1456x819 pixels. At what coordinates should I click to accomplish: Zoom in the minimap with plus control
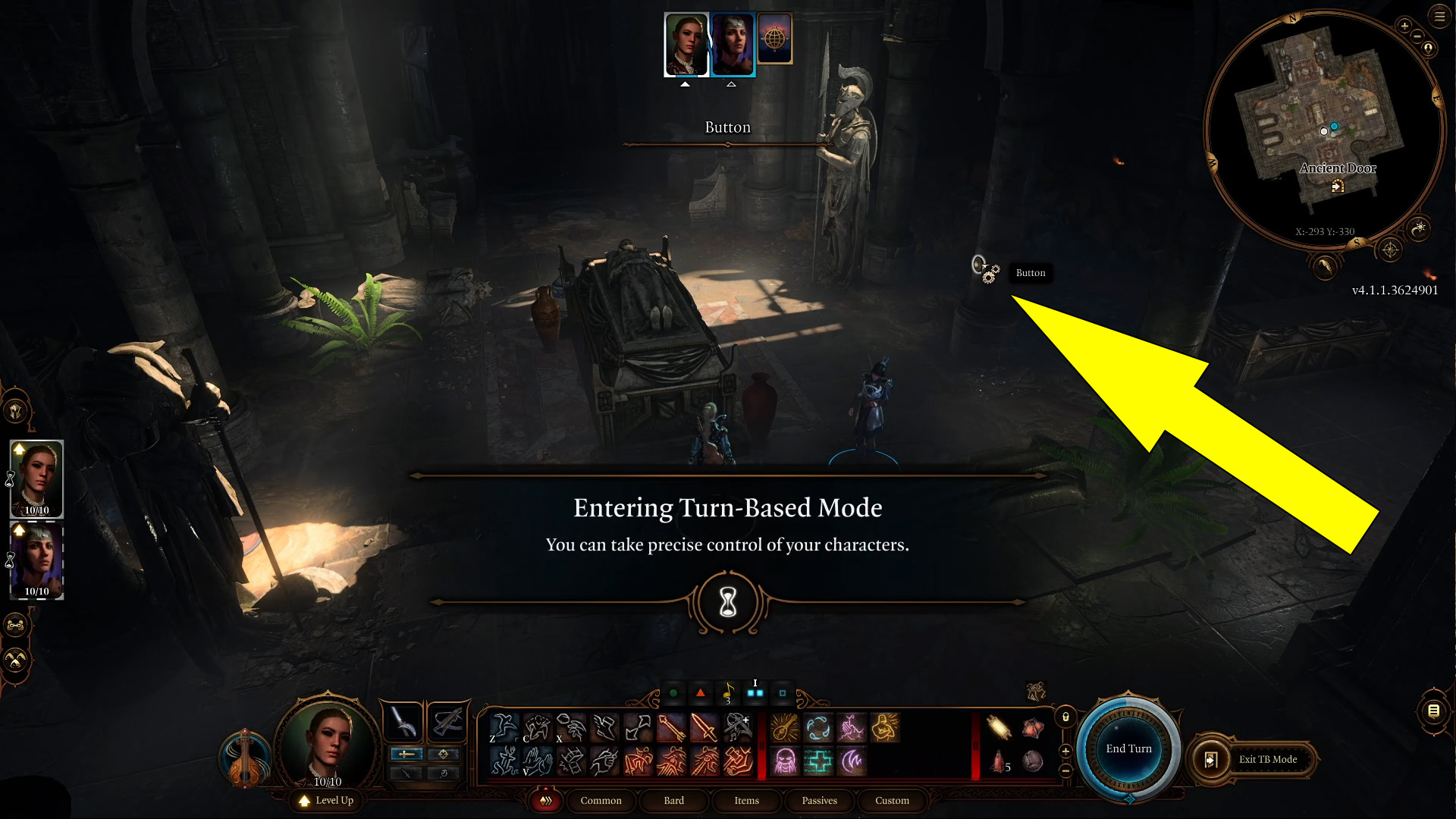1404,27
